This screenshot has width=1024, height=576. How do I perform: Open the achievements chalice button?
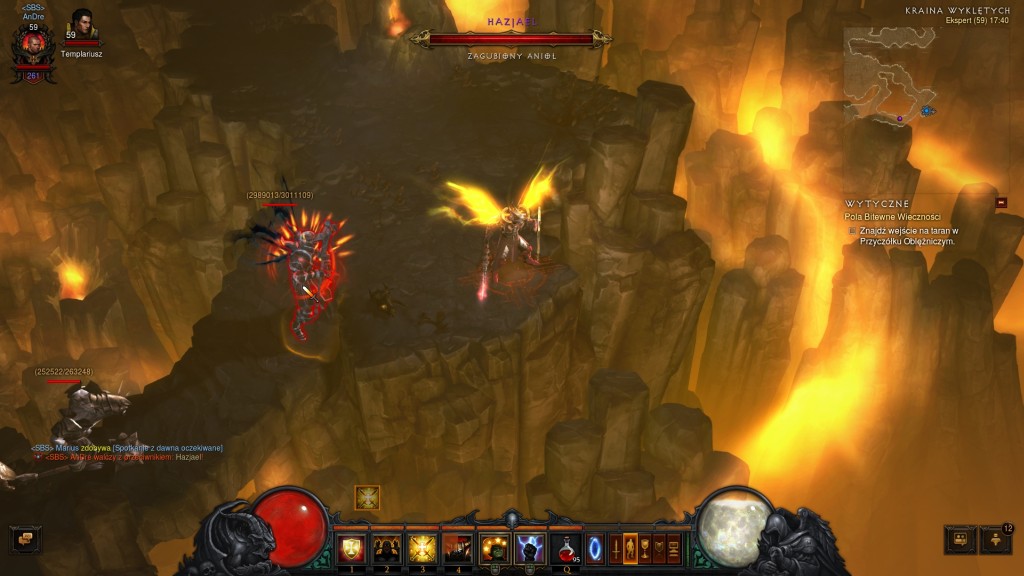[x=645, y=549]
